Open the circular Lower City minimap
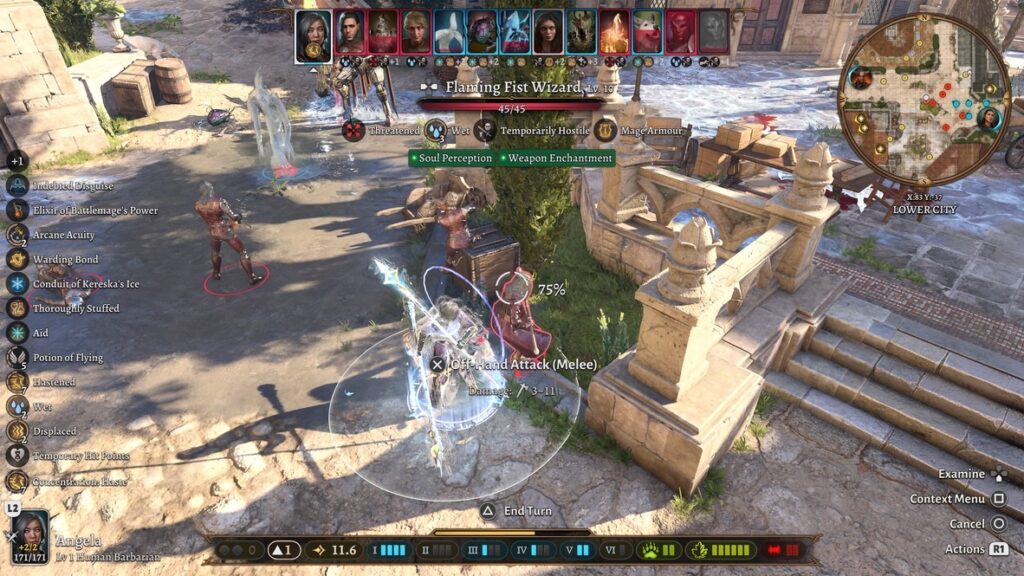This screenshot has width=1024, height=576. tap(923, 111)
